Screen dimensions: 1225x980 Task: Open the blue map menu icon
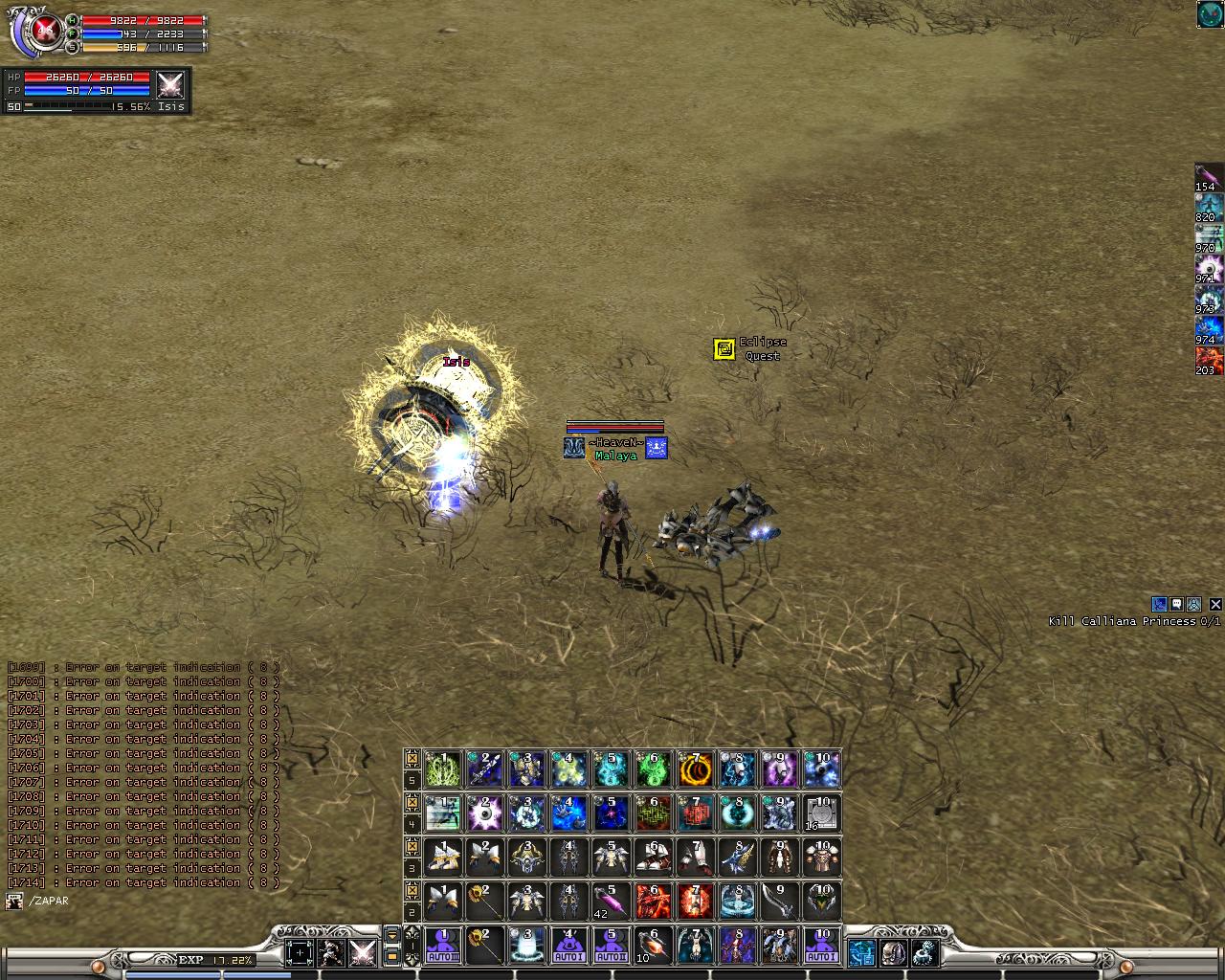[862, 952]
